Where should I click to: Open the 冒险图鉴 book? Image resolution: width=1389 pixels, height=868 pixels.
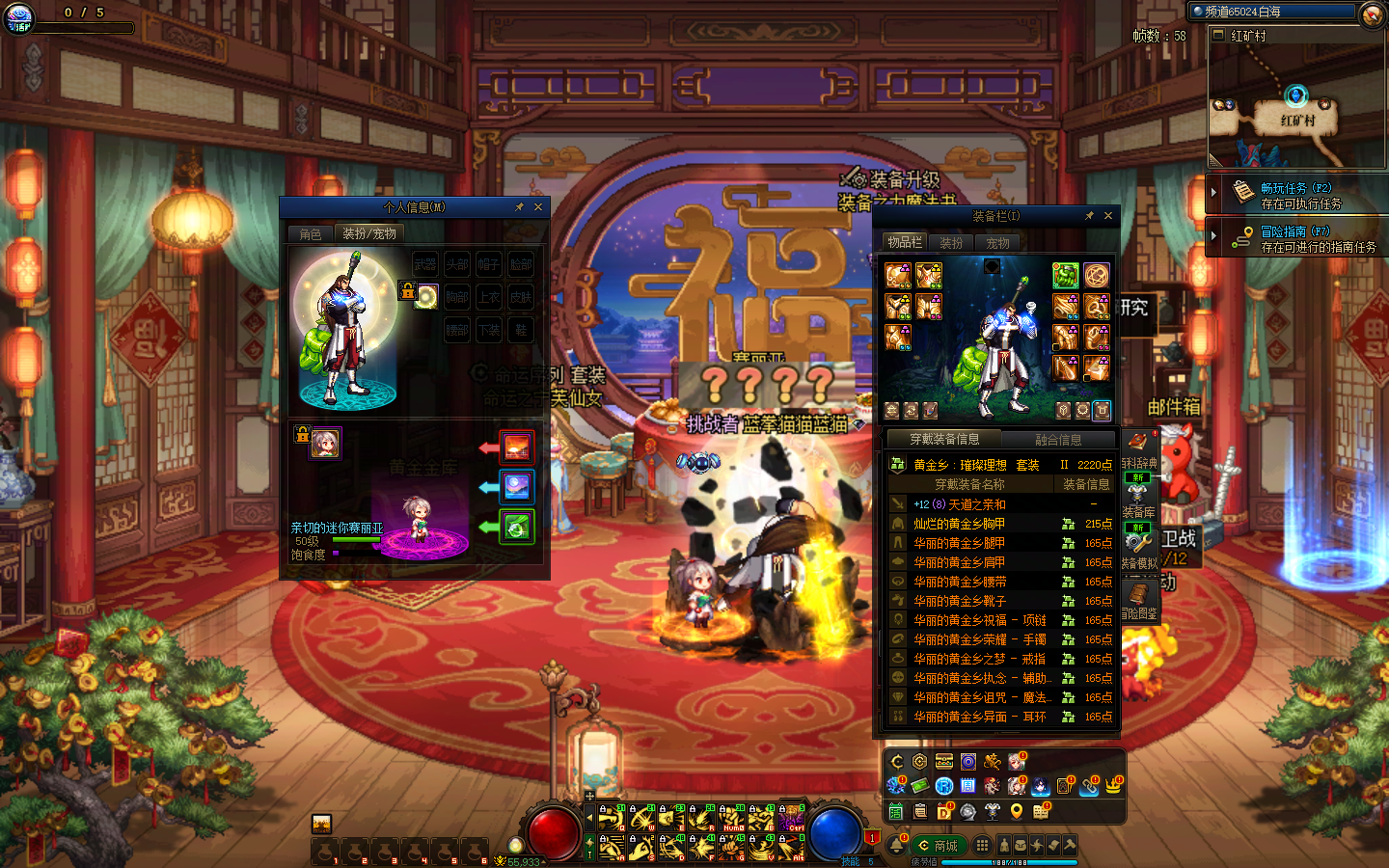click(x=1138, y=598)
